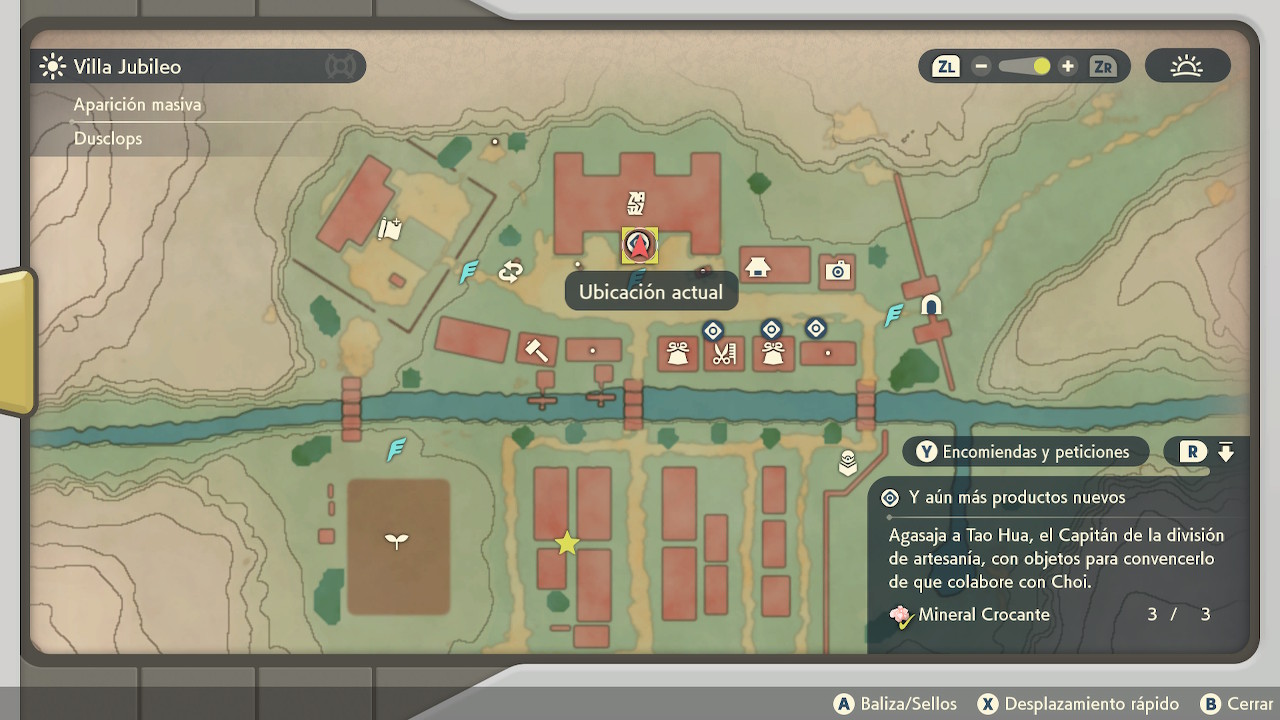Click the map zoom slider
This screenshot has height=720, width=1280.
[1024, 67]
